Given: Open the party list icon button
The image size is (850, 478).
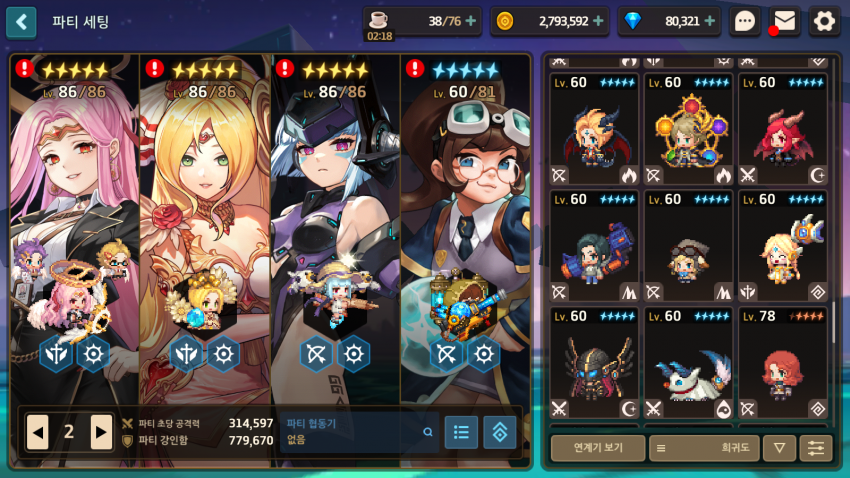Looking at the screenshot, I should [461, 432].
